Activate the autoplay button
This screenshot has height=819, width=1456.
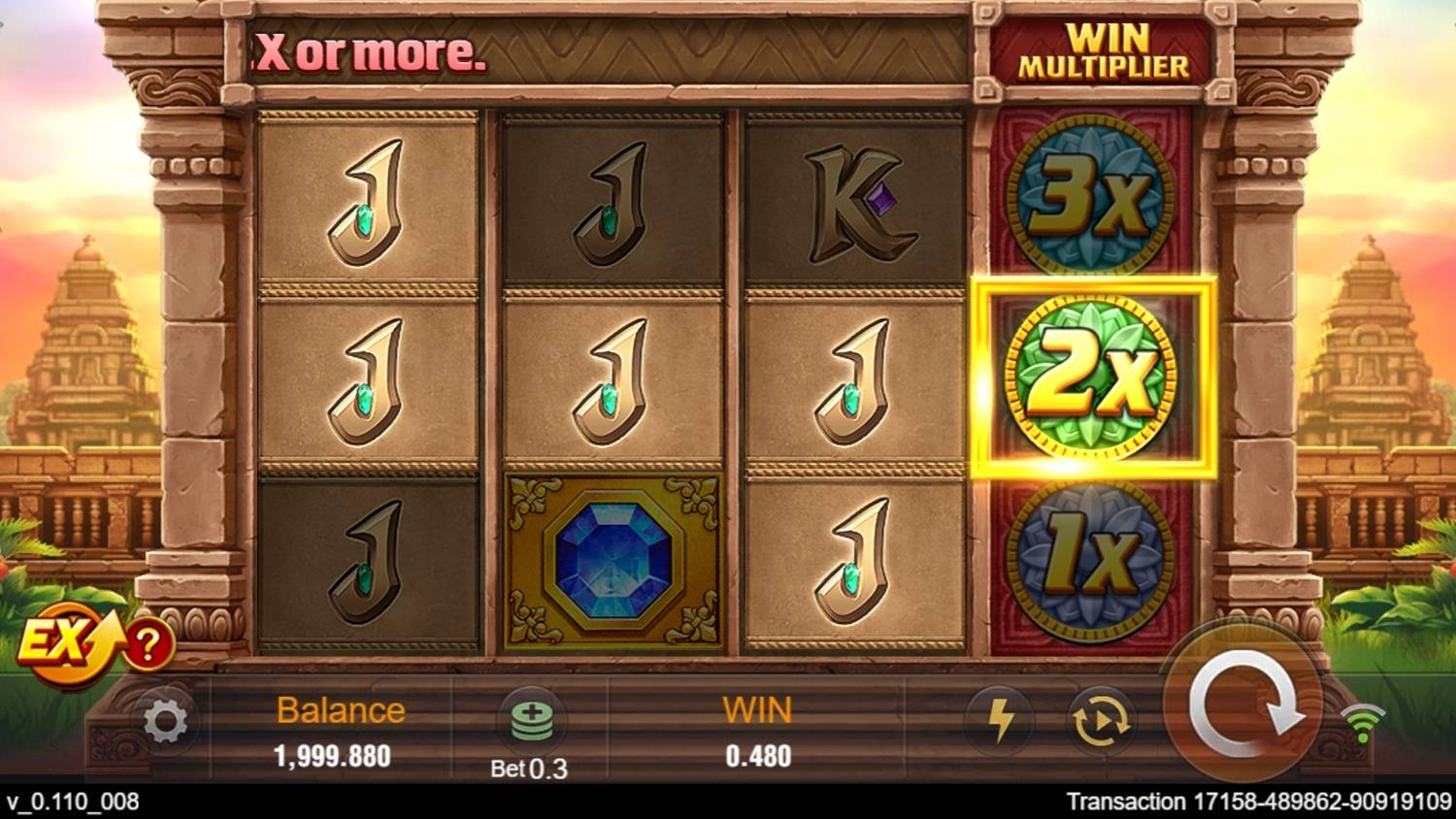pyautogui.click(x=1100, y=721)
